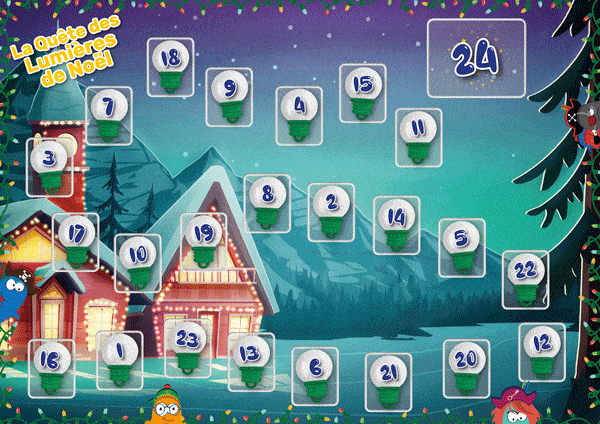
Task: Select calendar door number 10
Action: [138, 263]
